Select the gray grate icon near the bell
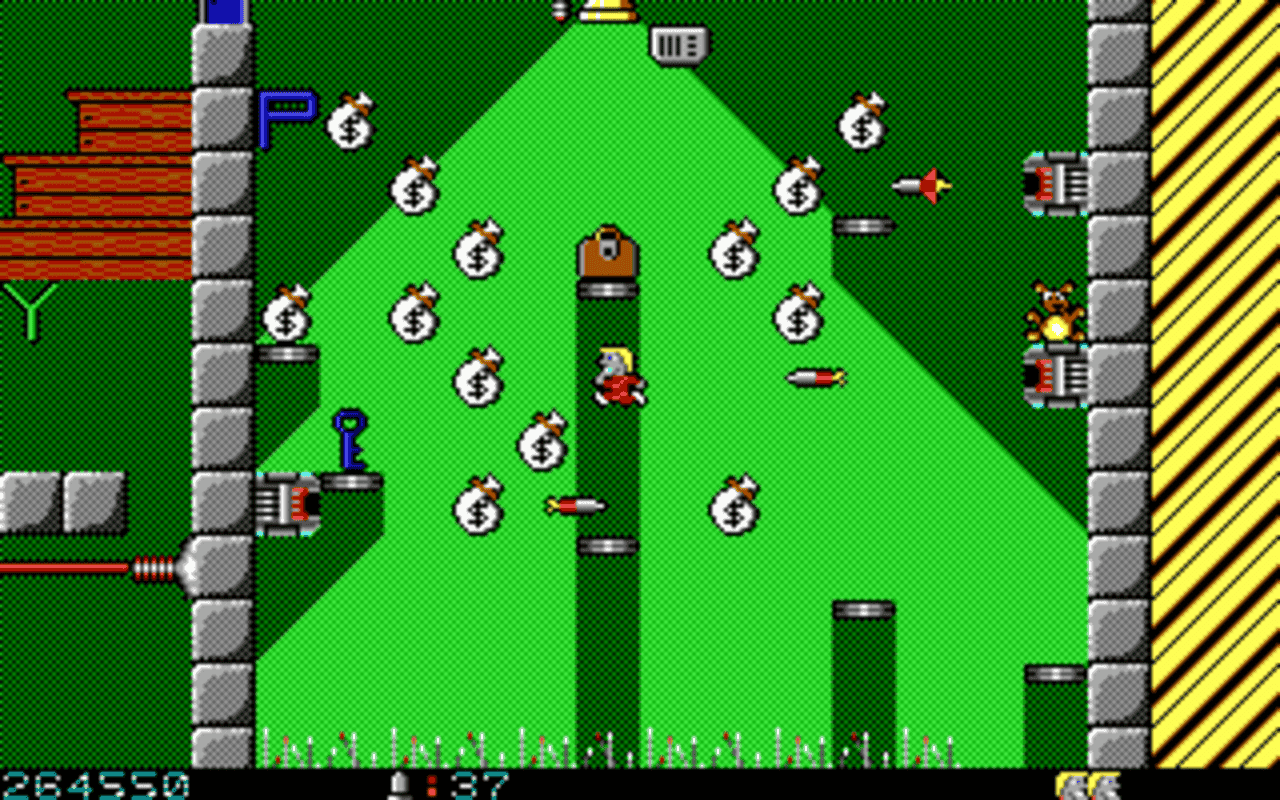This screenshot has width=1280, height=800. coord(676,46)
